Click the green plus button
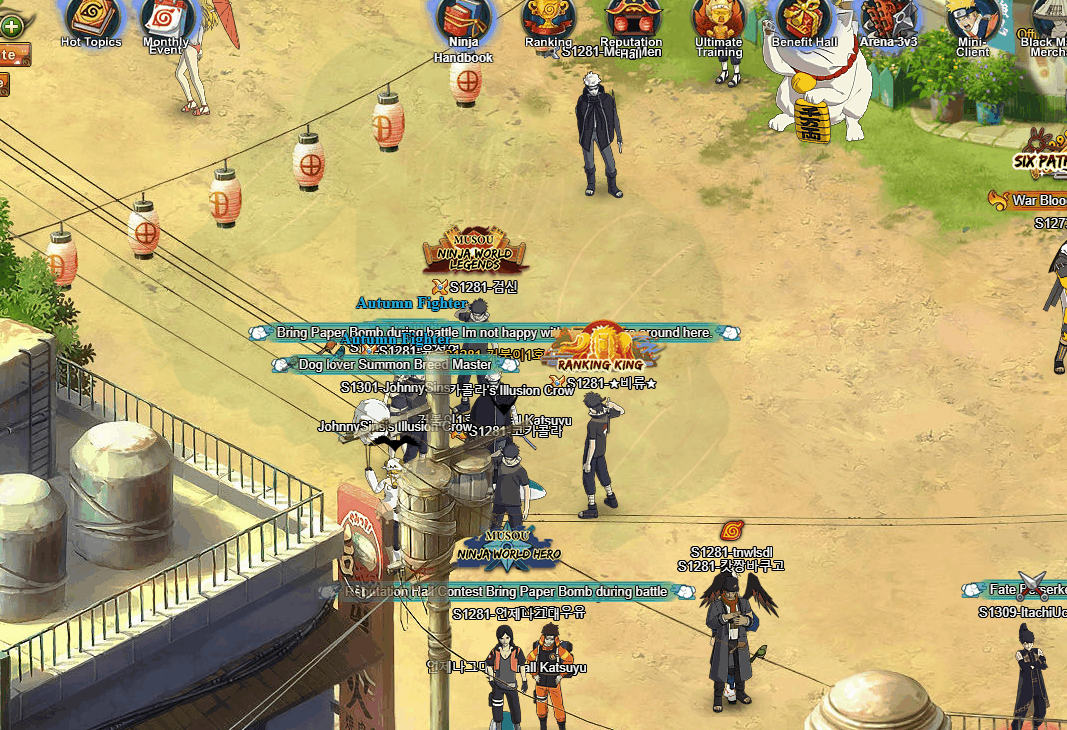The height and width of the screenshot is (730, 1067). [11, 25]
